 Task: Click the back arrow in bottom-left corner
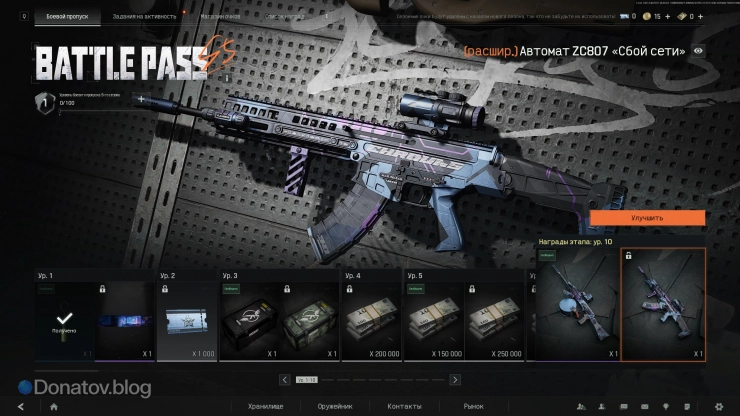coord(20,407)
